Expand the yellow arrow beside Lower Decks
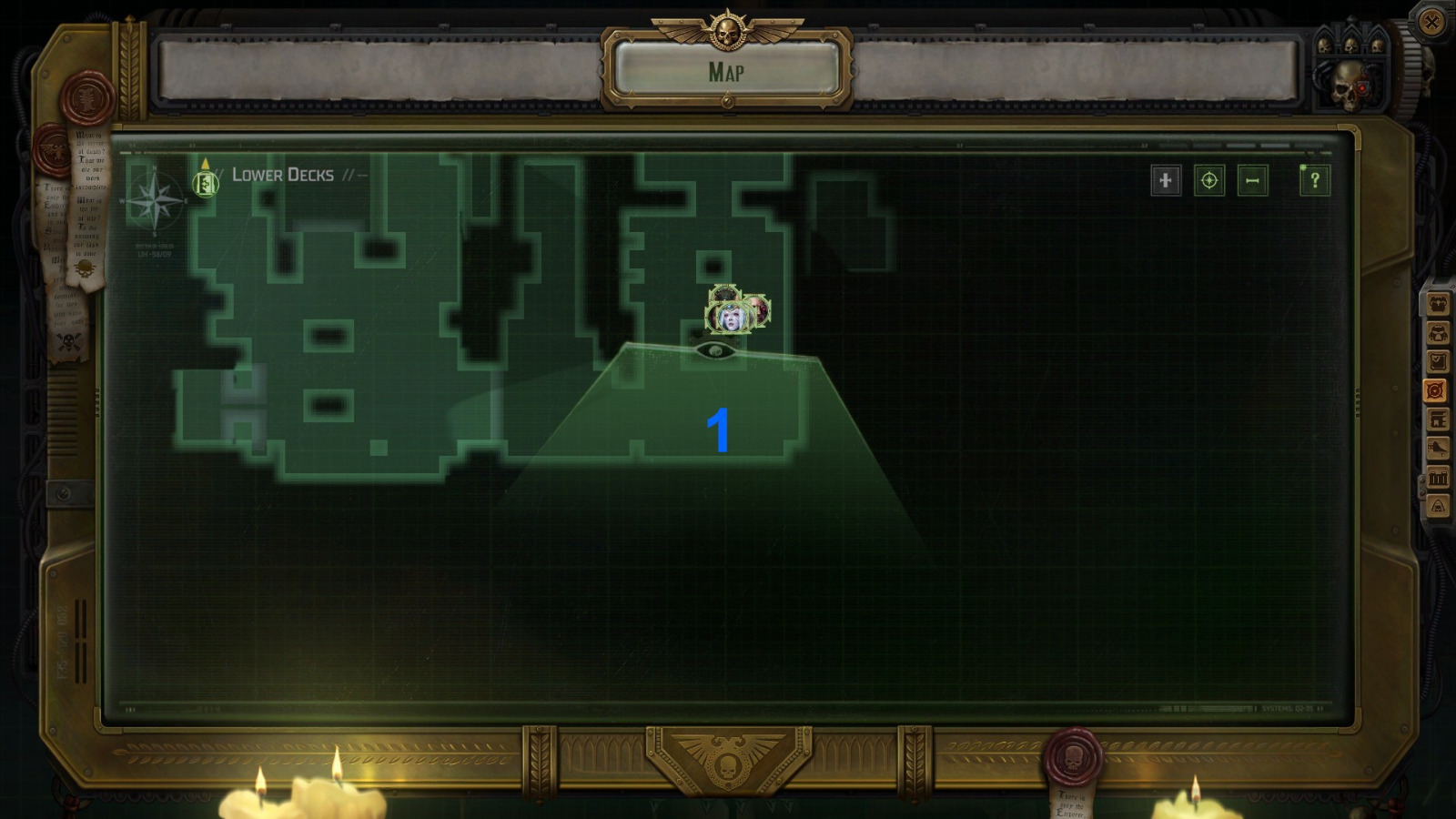This screenshot has height=819, width=1456. (207, 164)
